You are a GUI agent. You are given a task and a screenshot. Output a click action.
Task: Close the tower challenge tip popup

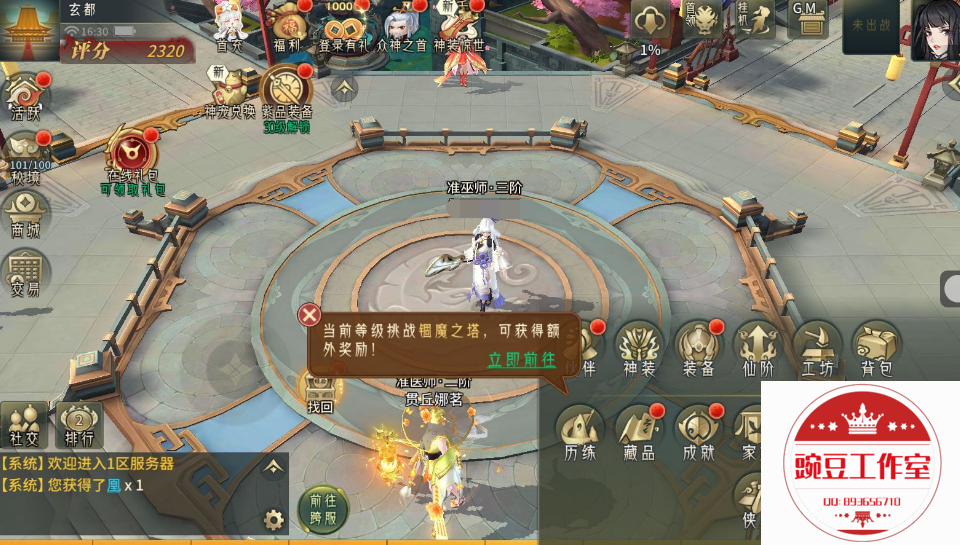310,313
